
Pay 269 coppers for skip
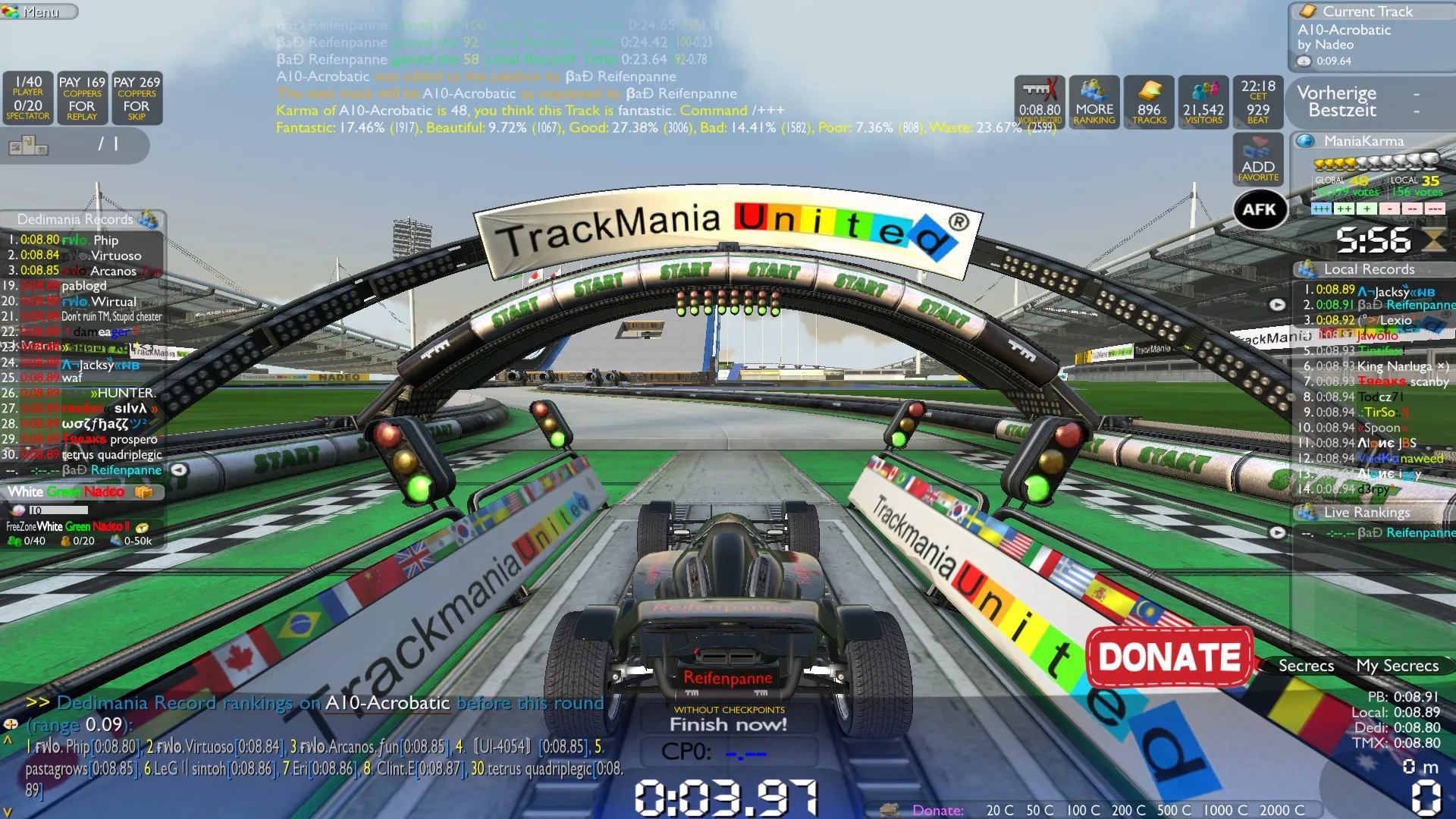point(136,99)
